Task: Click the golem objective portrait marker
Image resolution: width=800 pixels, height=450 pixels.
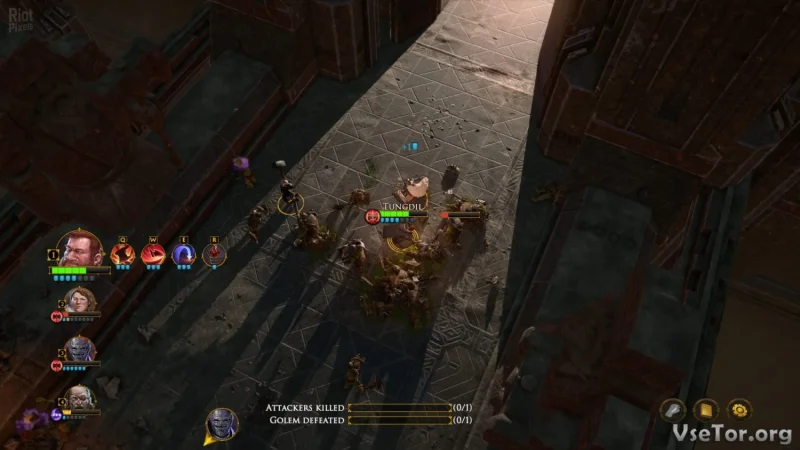Action: (221, 424)
